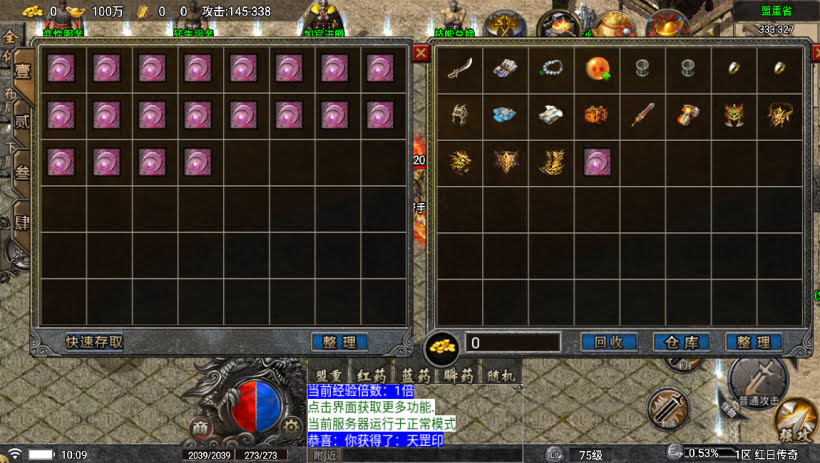Close the warehouse storage panel
820x463 pixels.
(x=421, y=53)
